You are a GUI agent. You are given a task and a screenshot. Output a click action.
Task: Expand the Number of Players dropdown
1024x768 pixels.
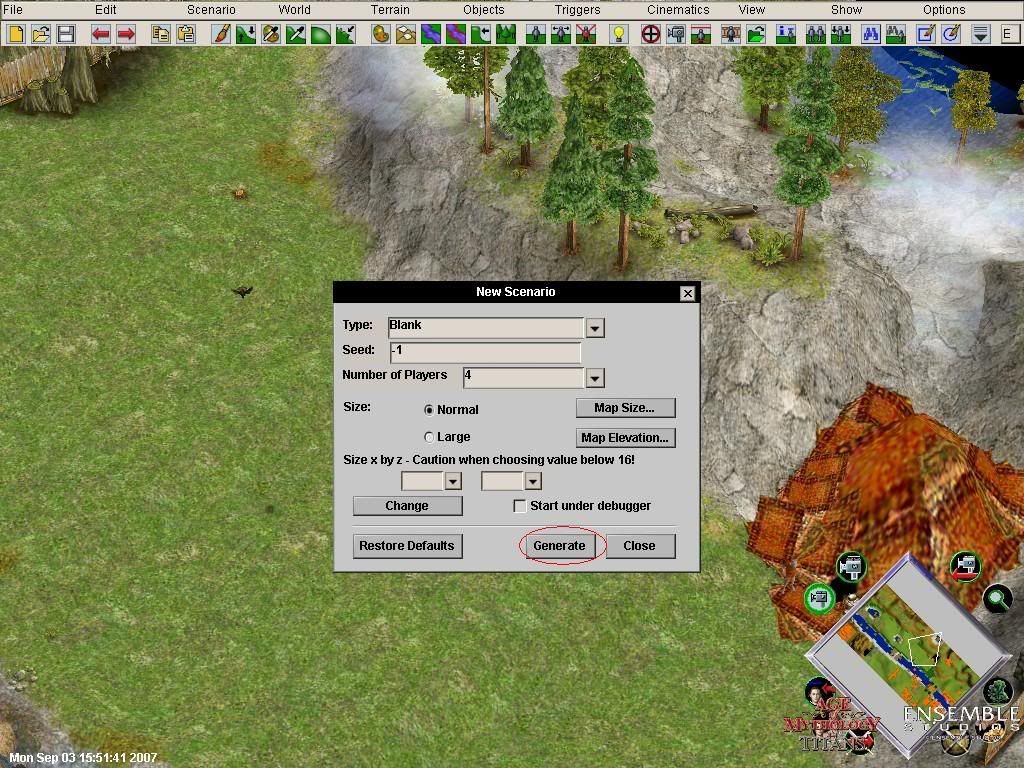click(x=595, y=378)
